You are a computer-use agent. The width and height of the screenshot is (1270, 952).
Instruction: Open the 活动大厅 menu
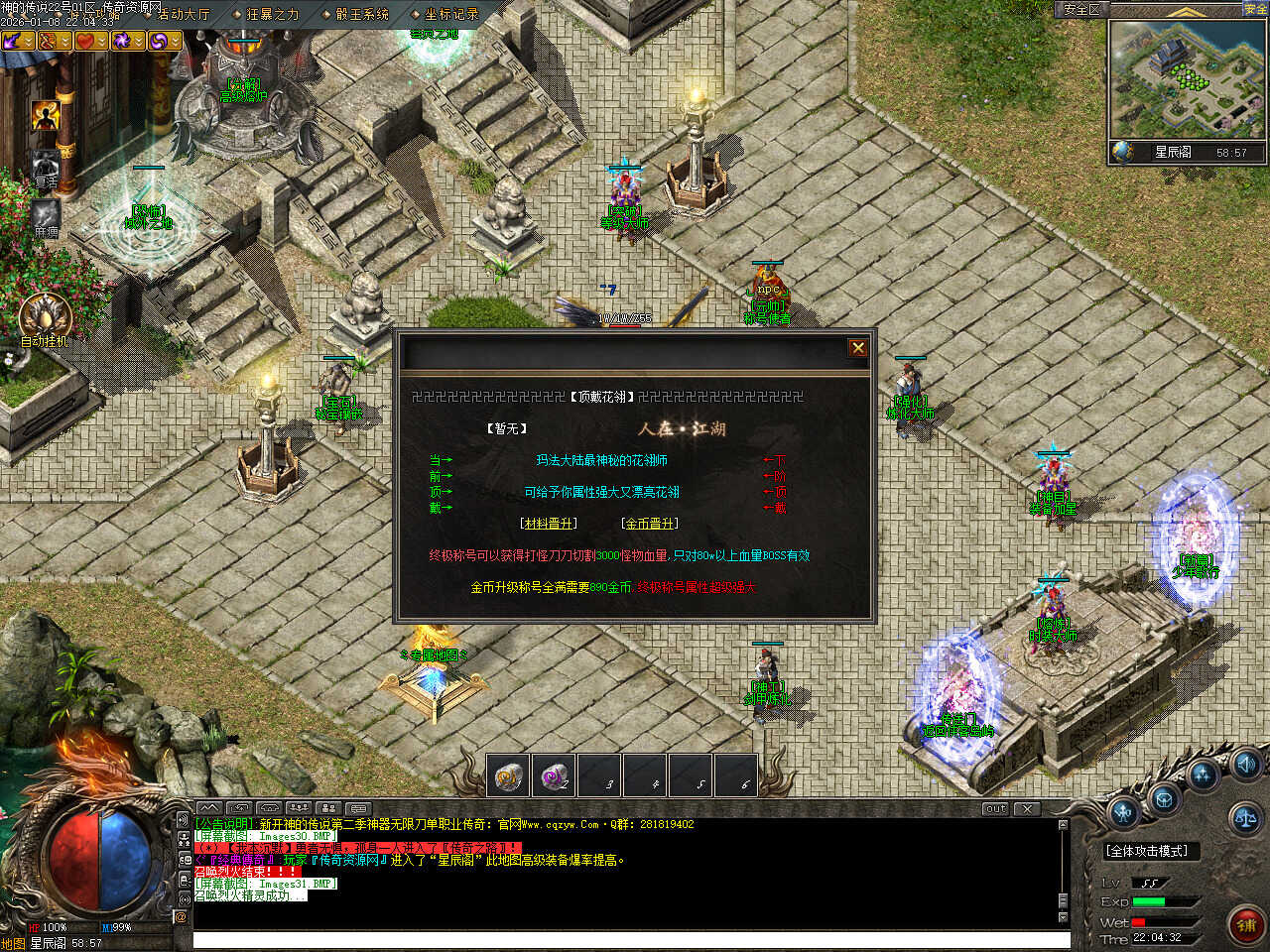[183, 14]
